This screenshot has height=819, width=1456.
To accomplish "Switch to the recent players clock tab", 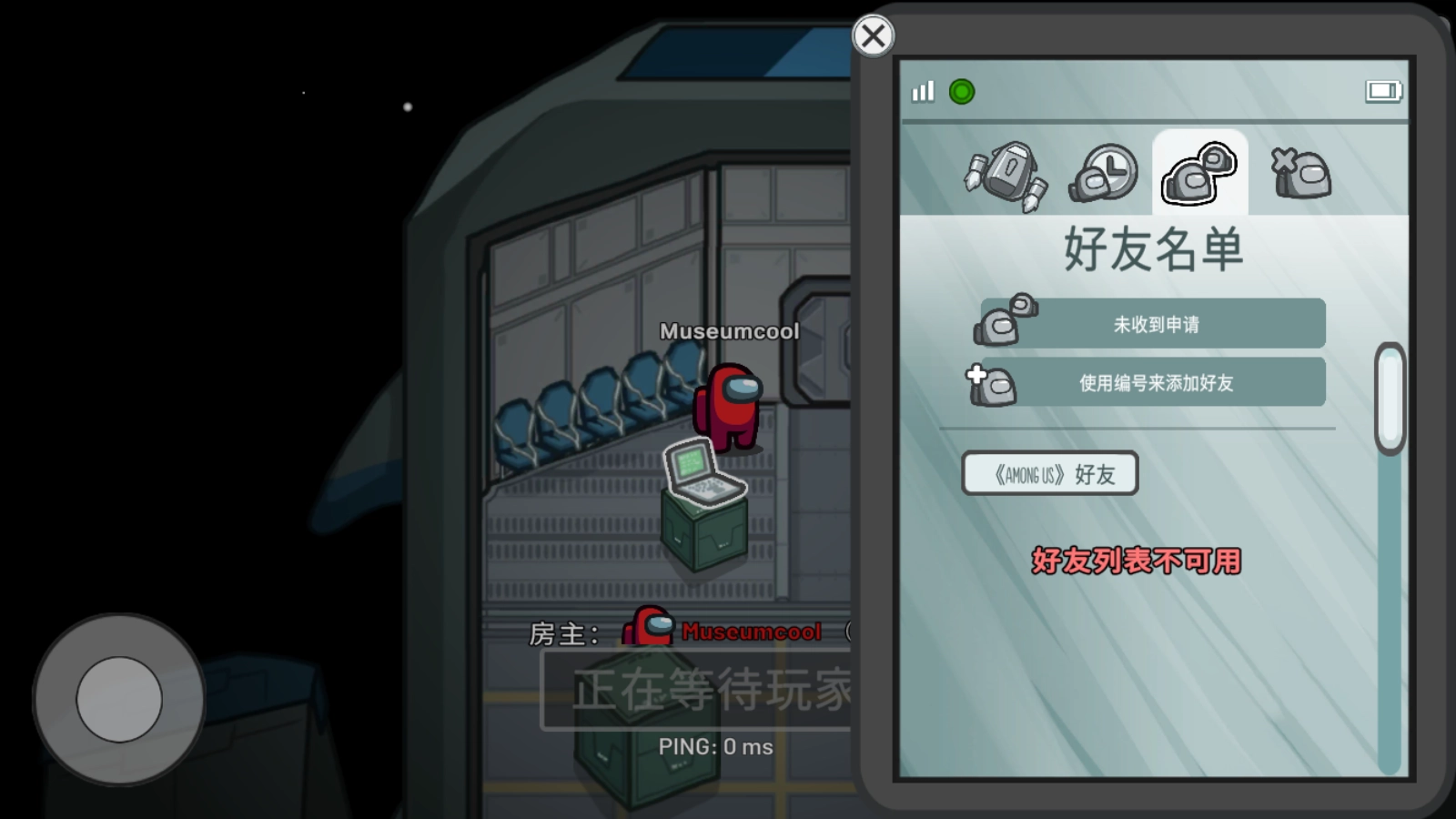I will 1104,173.
